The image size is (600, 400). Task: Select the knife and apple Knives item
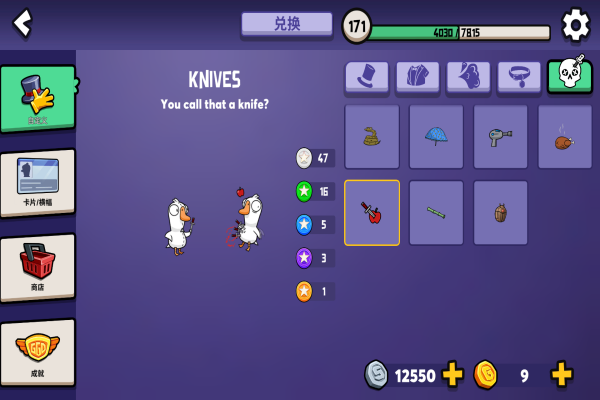372,212
